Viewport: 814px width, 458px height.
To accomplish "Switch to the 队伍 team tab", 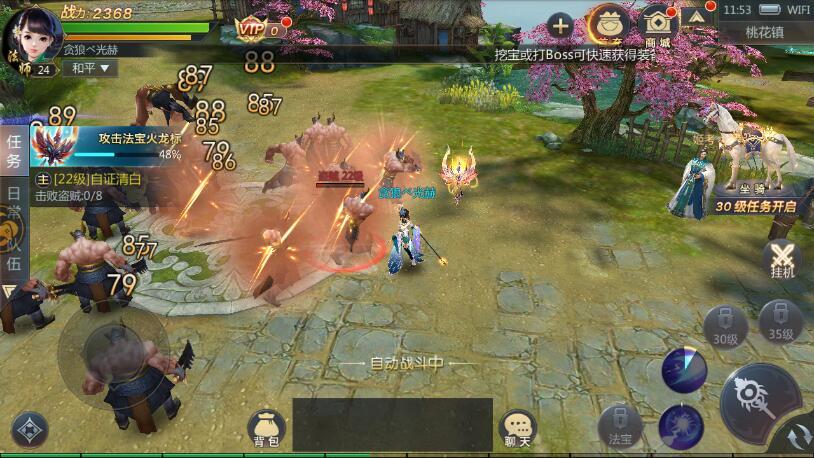I will (13, 251).
